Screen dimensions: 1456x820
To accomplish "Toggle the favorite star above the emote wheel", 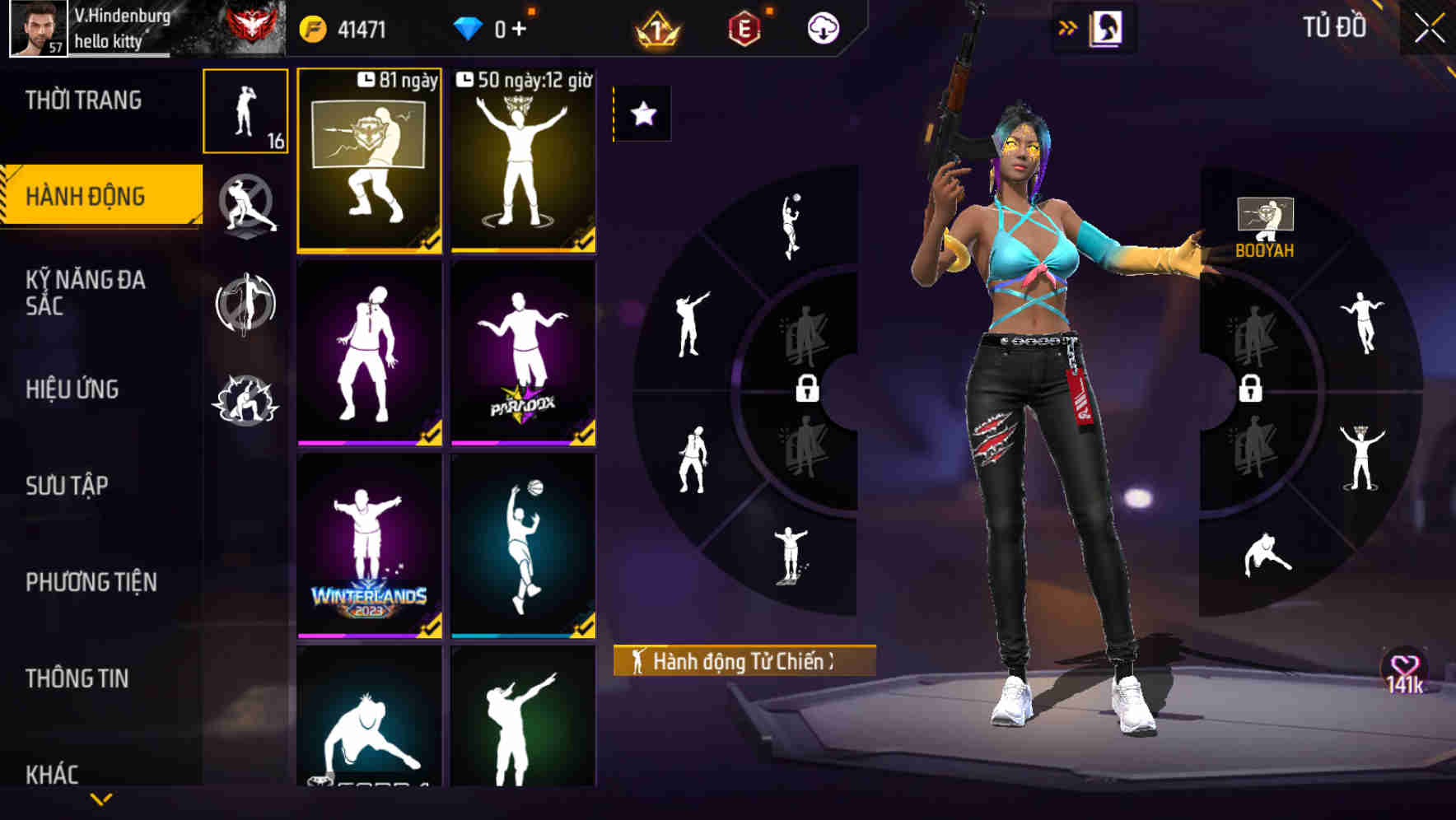I will pos(643,116).
